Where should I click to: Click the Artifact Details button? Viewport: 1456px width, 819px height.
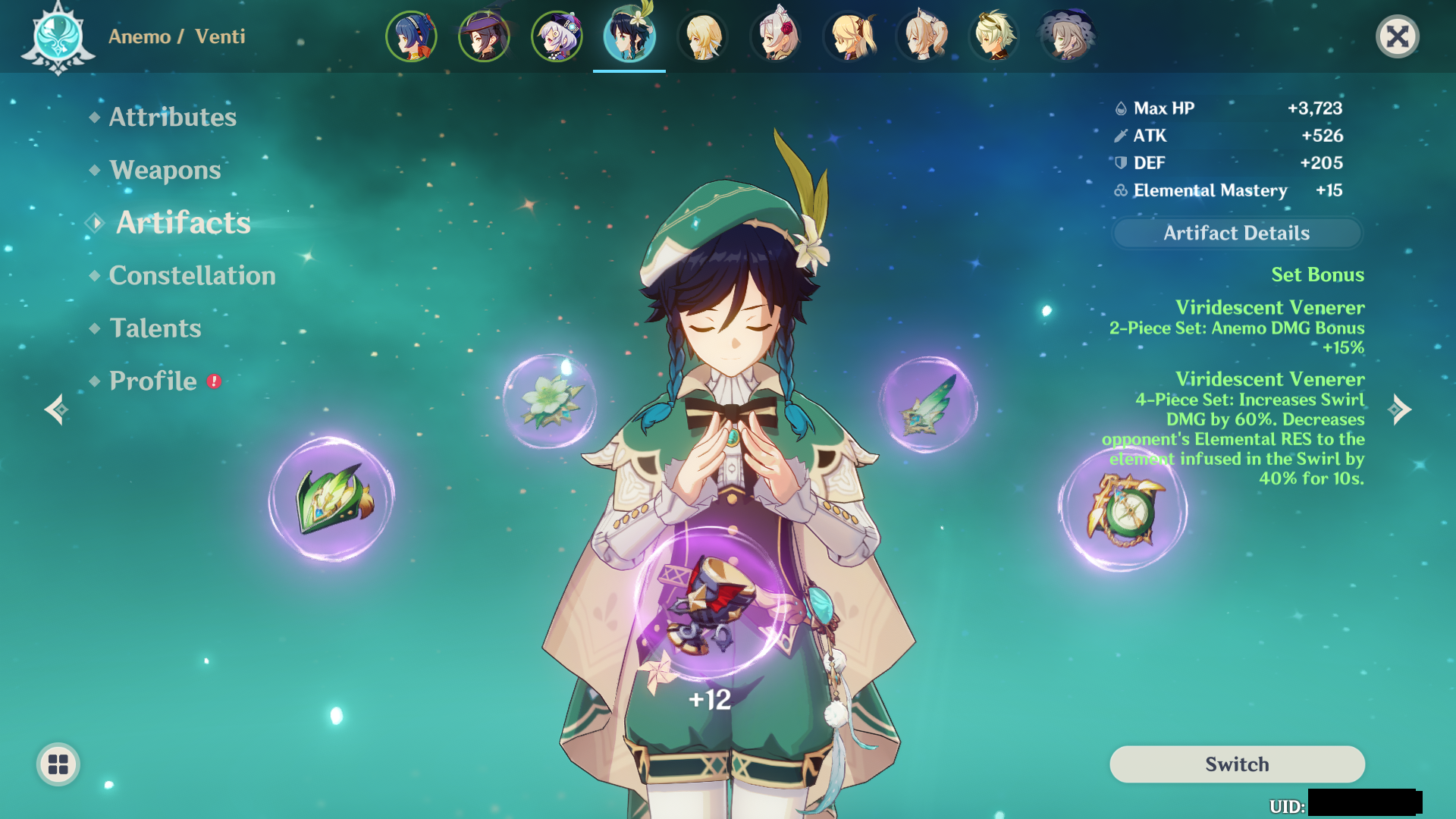(x=1236, y=233)
